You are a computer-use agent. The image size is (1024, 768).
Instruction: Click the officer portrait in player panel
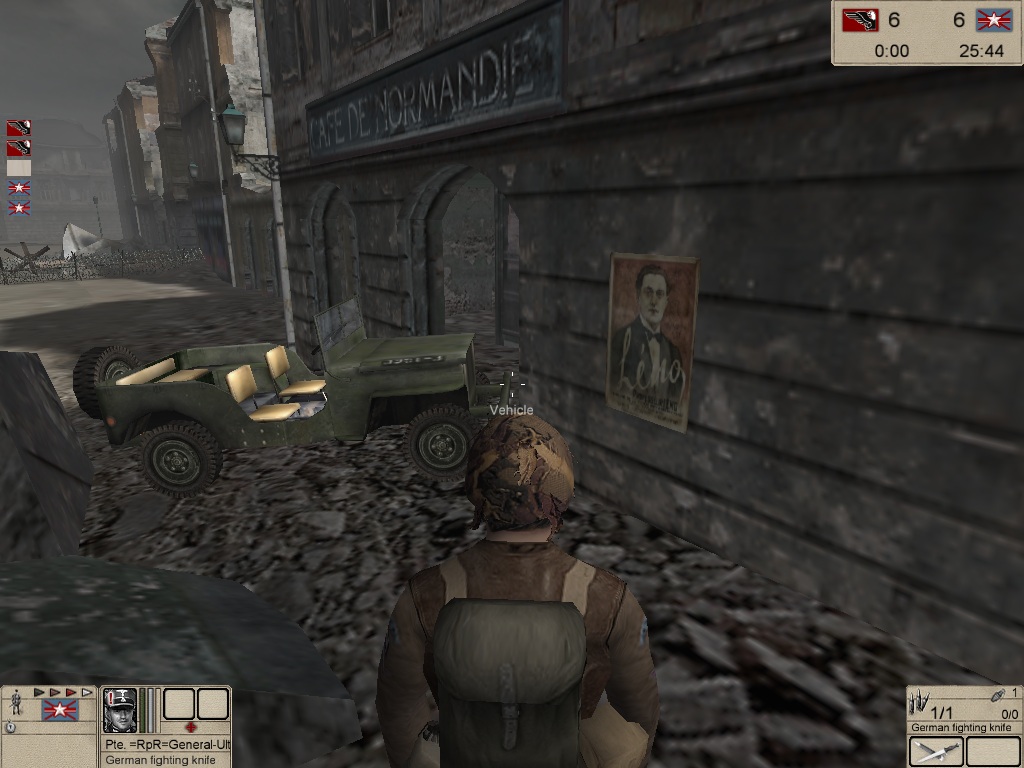coord(120,710)
